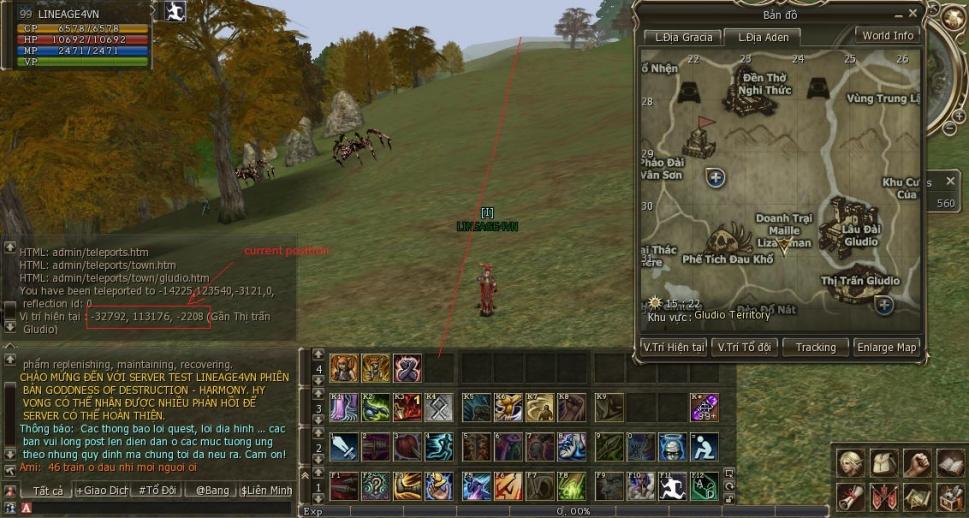
Task: Open the fist action menu icon
Action: click(917, 463)
